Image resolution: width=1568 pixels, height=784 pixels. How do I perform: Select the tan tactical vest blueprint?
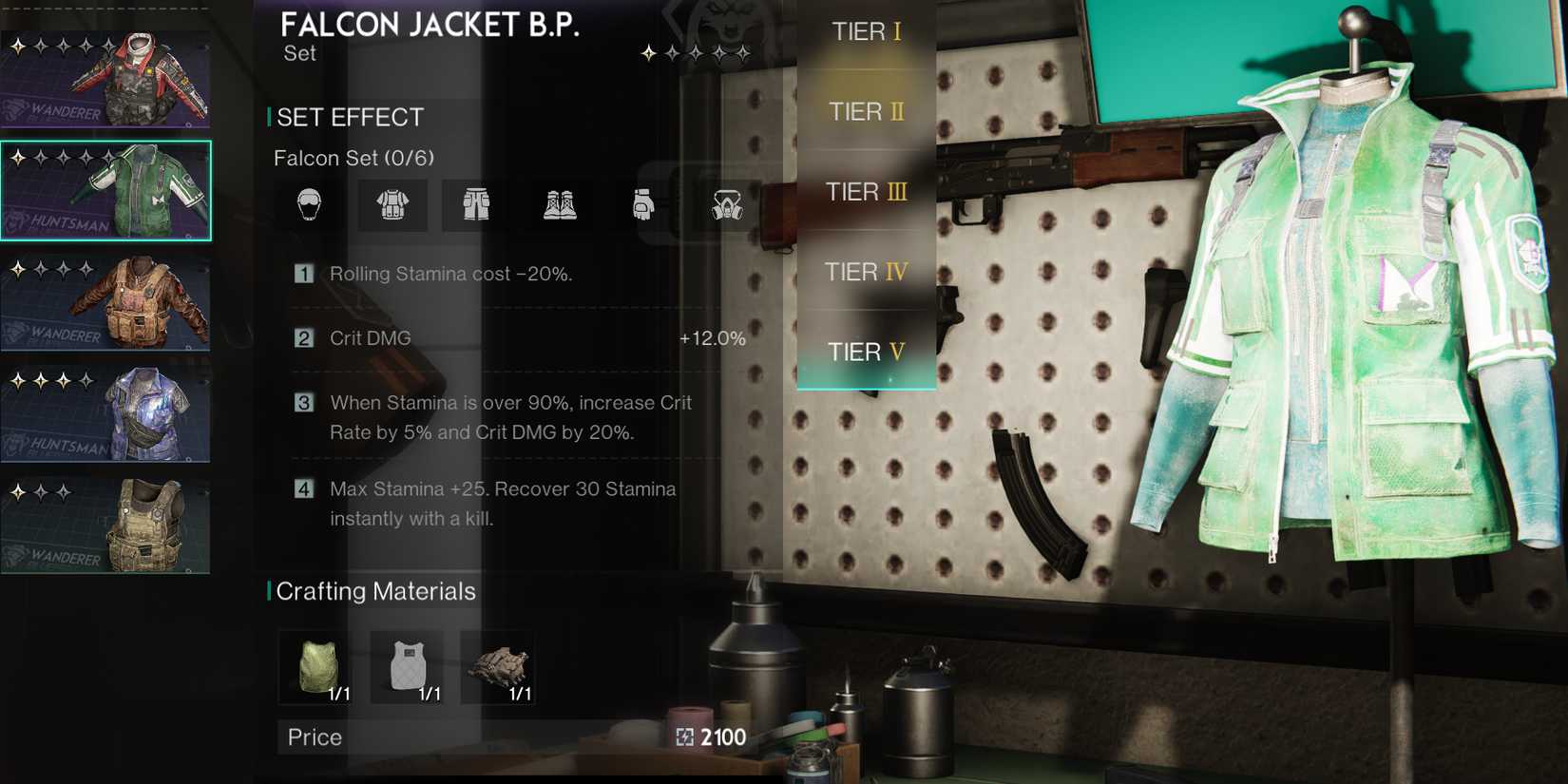point(105,526)
